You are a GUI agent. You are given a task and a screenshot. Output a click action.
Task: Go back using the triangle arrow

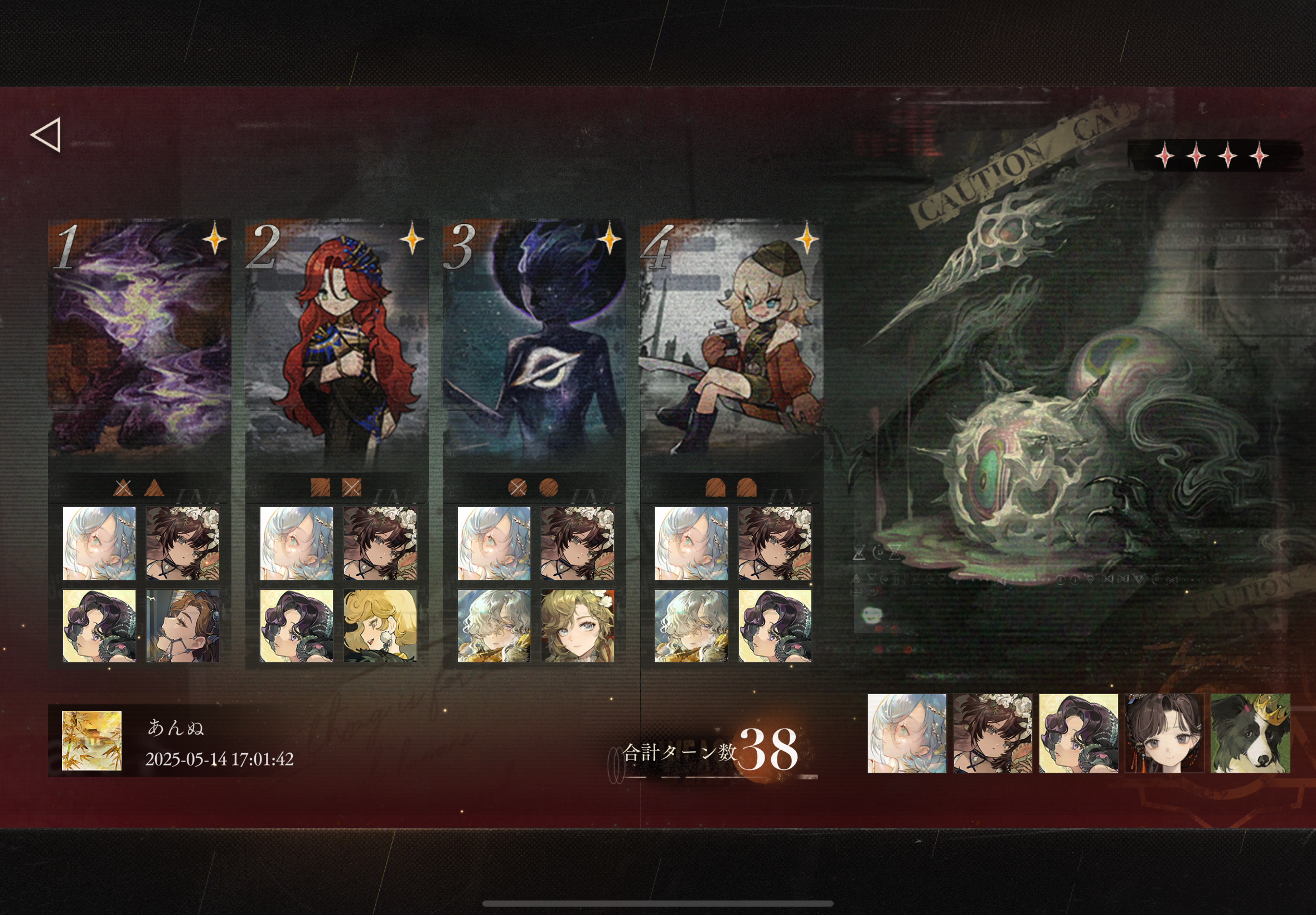coord(46,136)
